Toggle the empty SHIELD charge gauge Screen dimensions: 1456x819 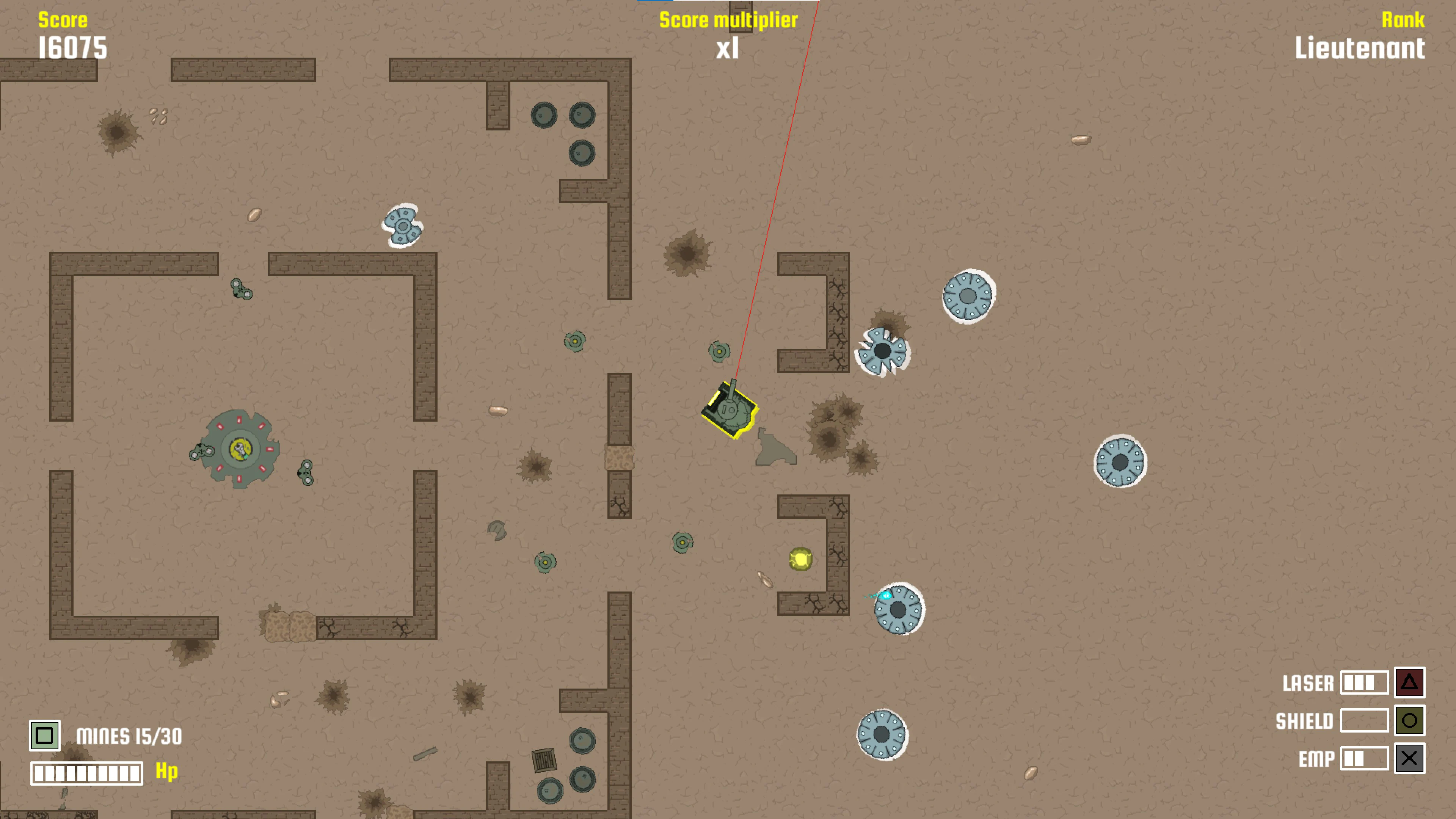(x=1365, y=721)
